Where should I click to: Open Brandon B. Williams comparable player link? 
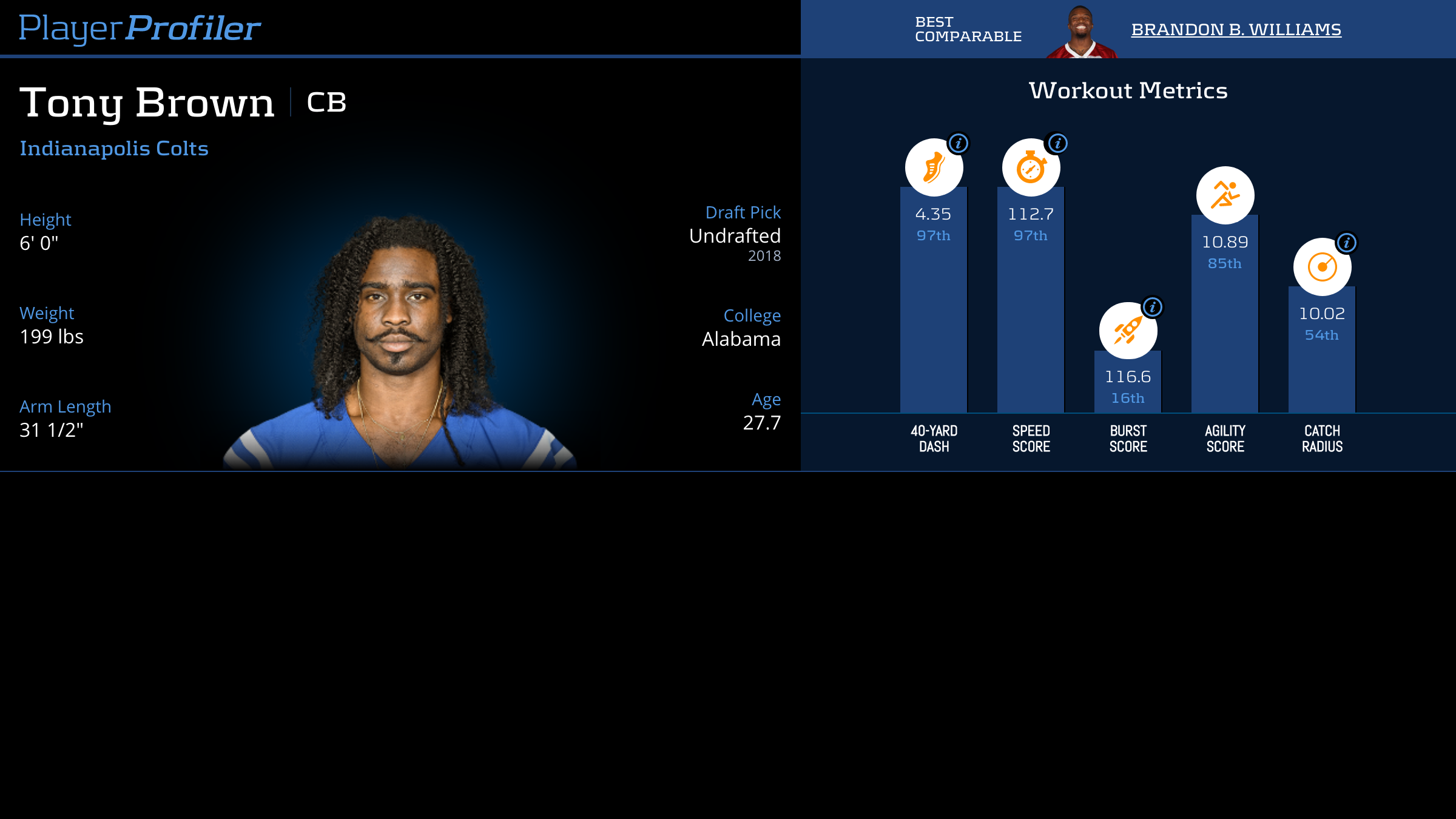coord(1236,30)
